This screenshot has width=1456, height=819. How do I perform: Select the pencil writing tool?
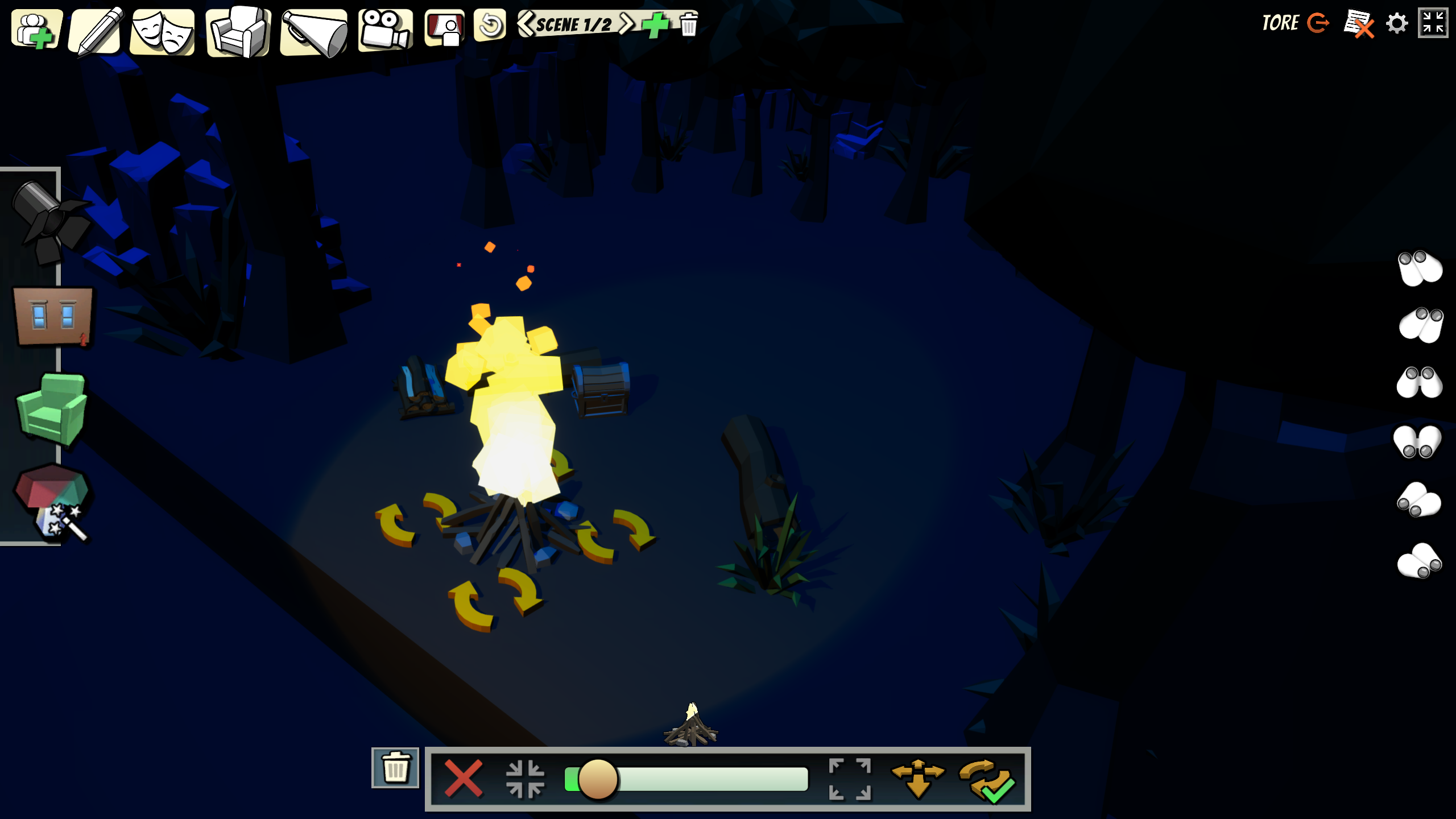[97, 30]
